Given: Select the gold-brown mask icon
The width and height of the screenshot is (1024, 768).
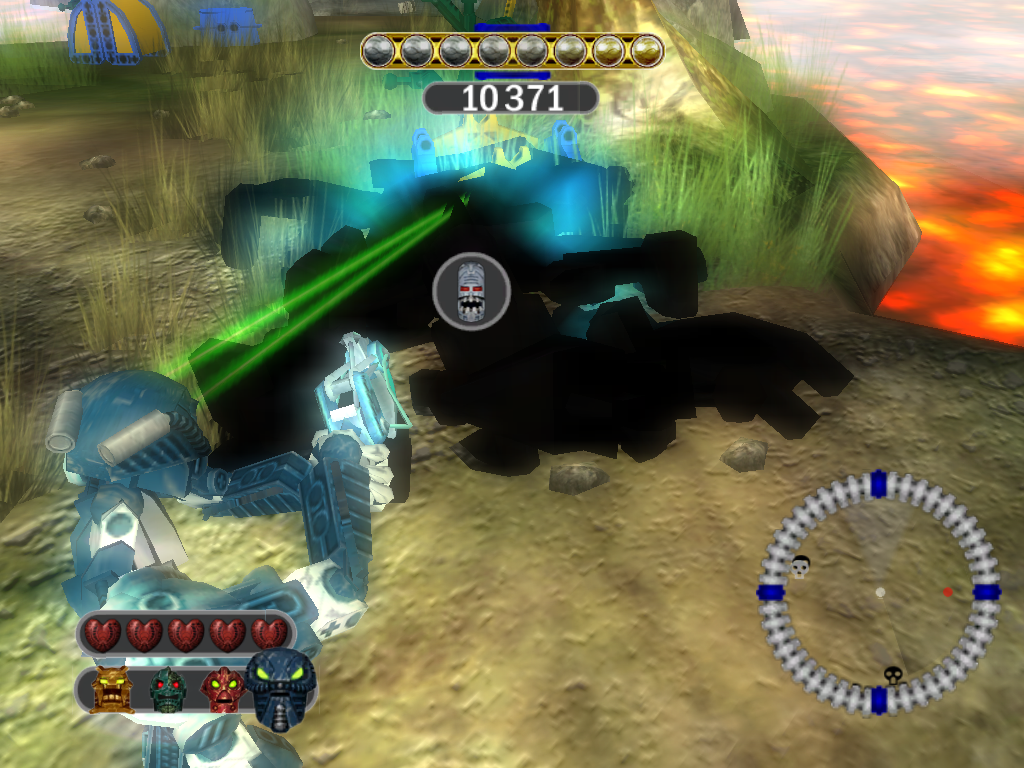Looking at the screenshot, I should pos(112,689).
